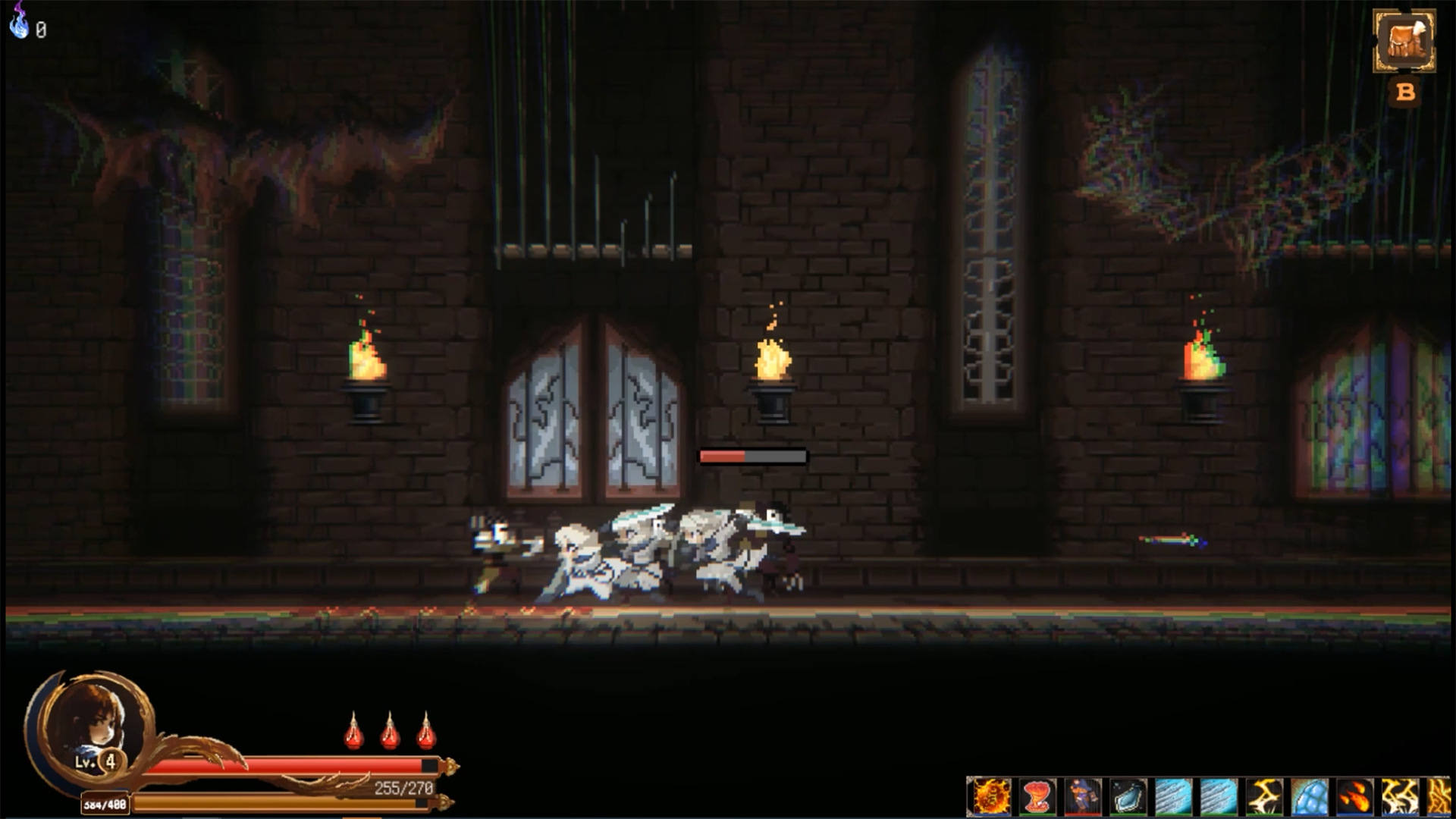1456x819 pixels.
Task: Activate the blue ice shell skill
Action: (1309, 797)
